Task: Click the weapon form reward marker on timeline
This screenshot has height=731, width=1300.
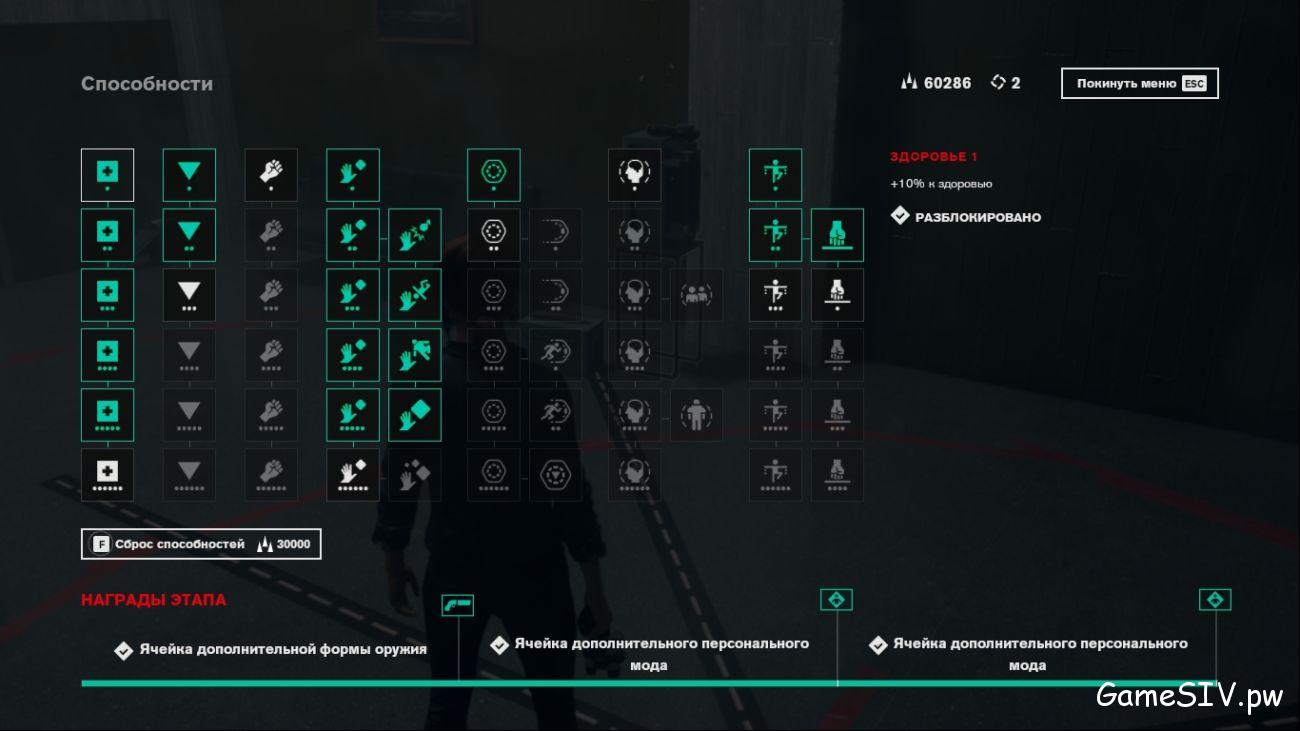Action: pyautogui.click(x=457, y=605)
